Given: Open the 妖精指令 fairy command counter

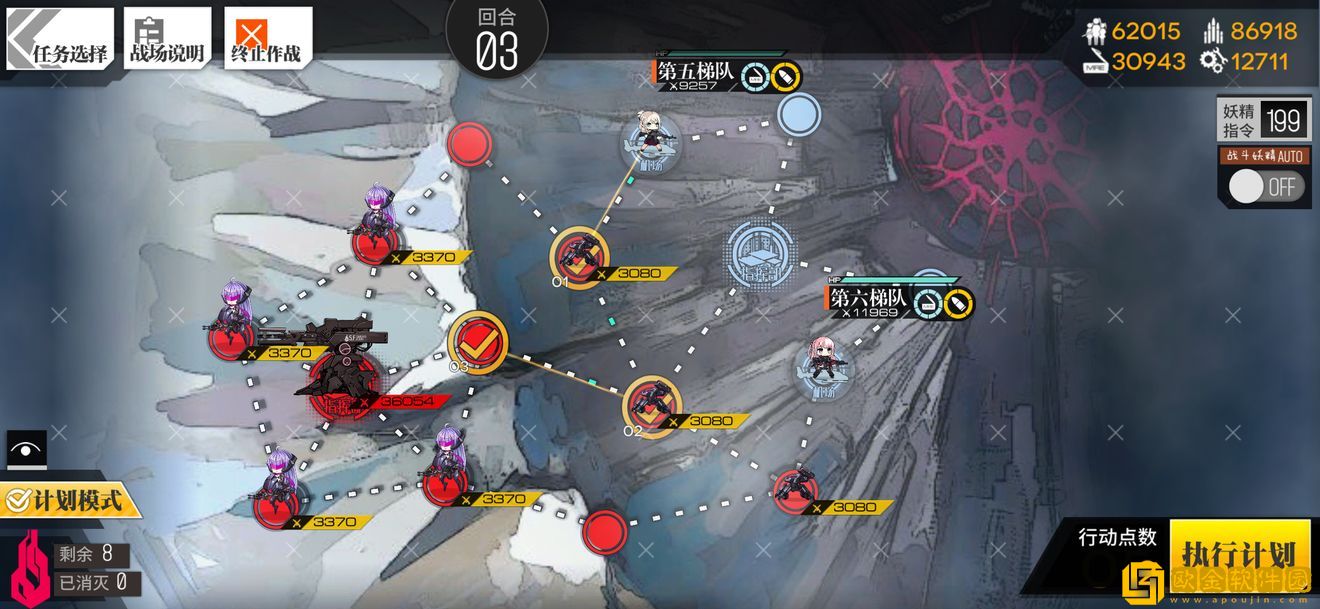Looking at the screenshot, I should coord(1263,121).
